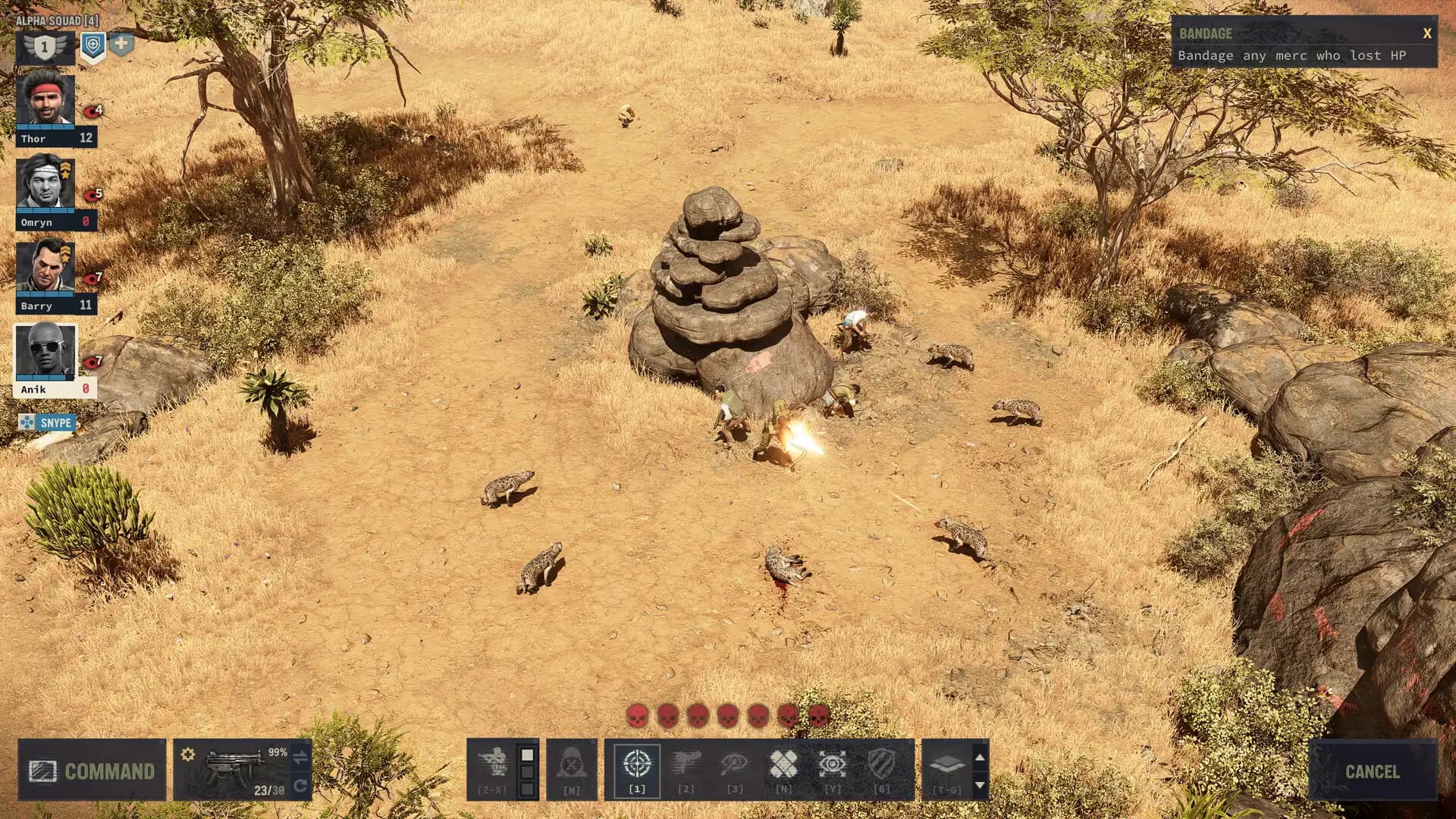
Task: Toggle the standing stance box
Action: [x=527, y=753]
